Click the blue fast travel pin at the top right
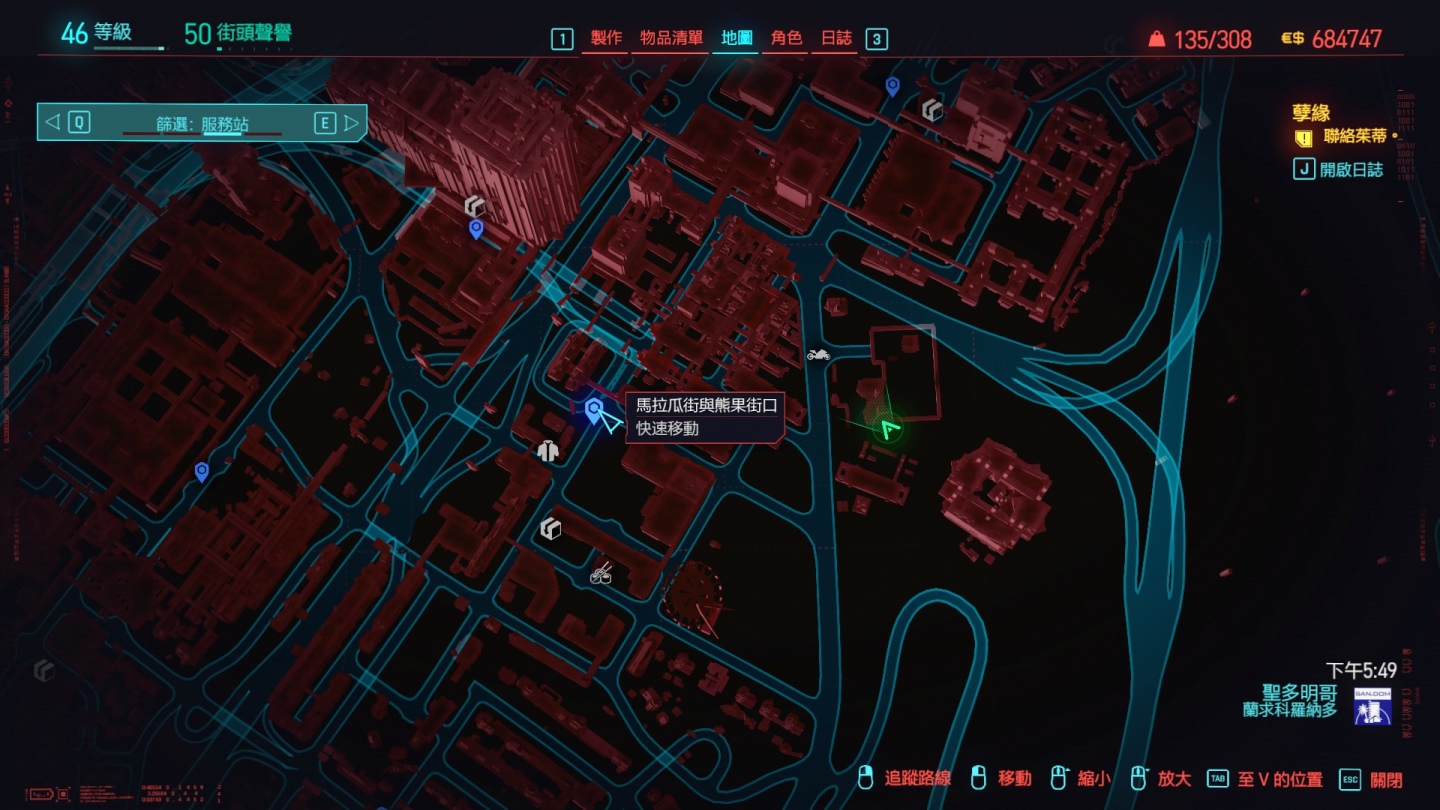This screenshot has width=1440, height=810. (x=894, y=85)
